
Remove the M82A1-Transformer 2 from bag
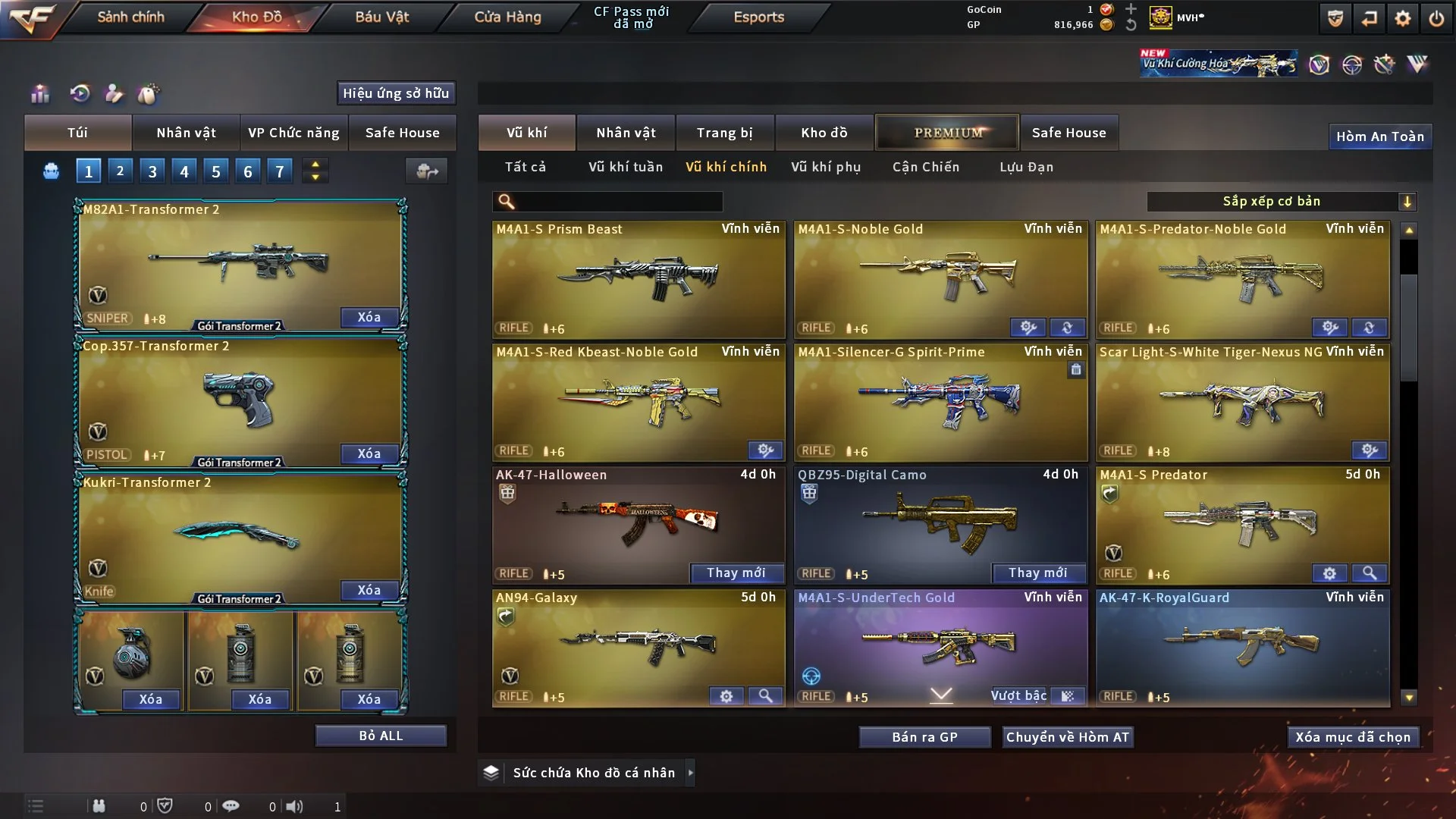[x=369, y=317]
